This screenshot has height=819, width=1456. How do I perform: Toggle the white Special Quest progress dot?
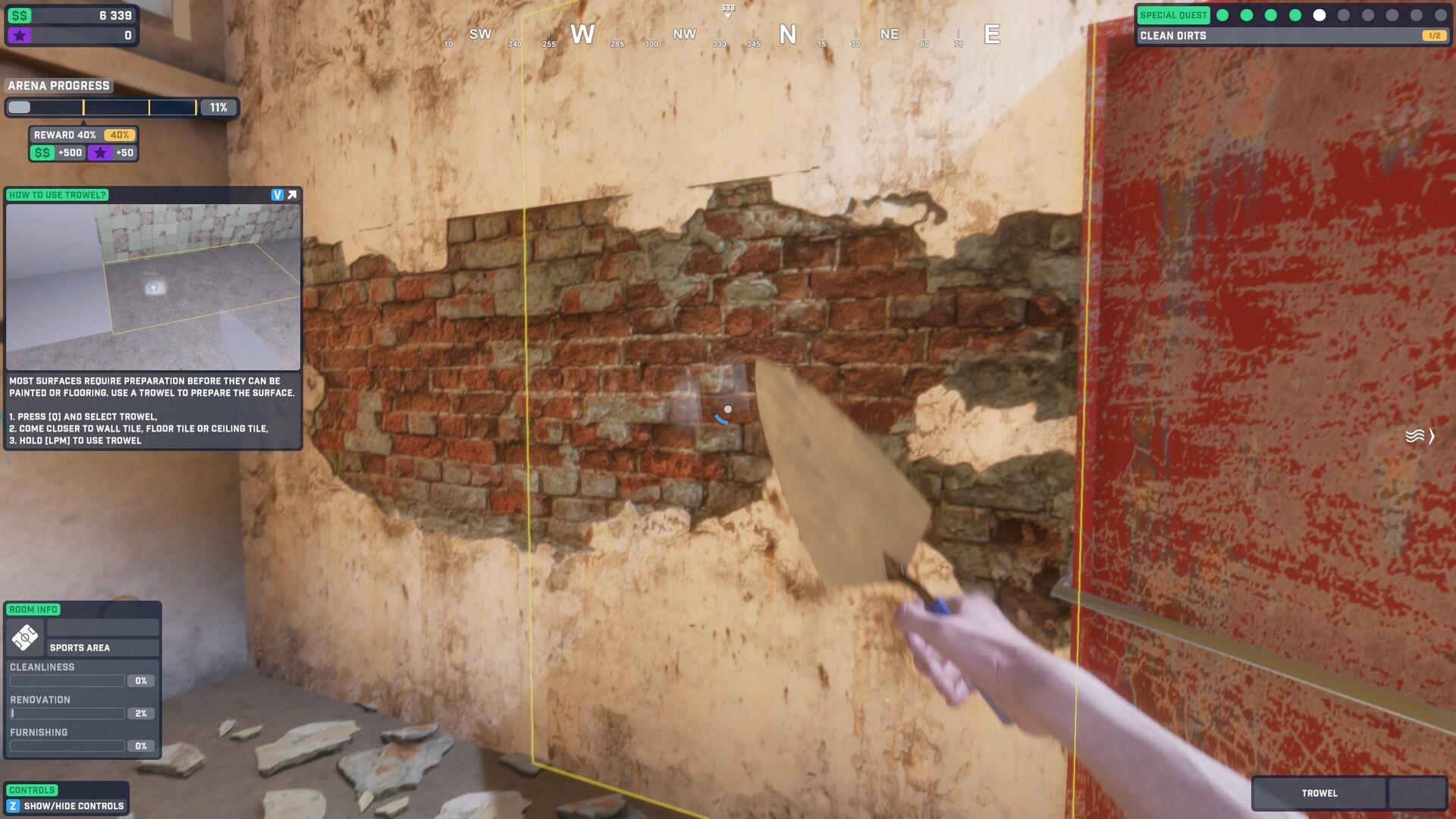pyautogui.click(x=1319, y=13)
